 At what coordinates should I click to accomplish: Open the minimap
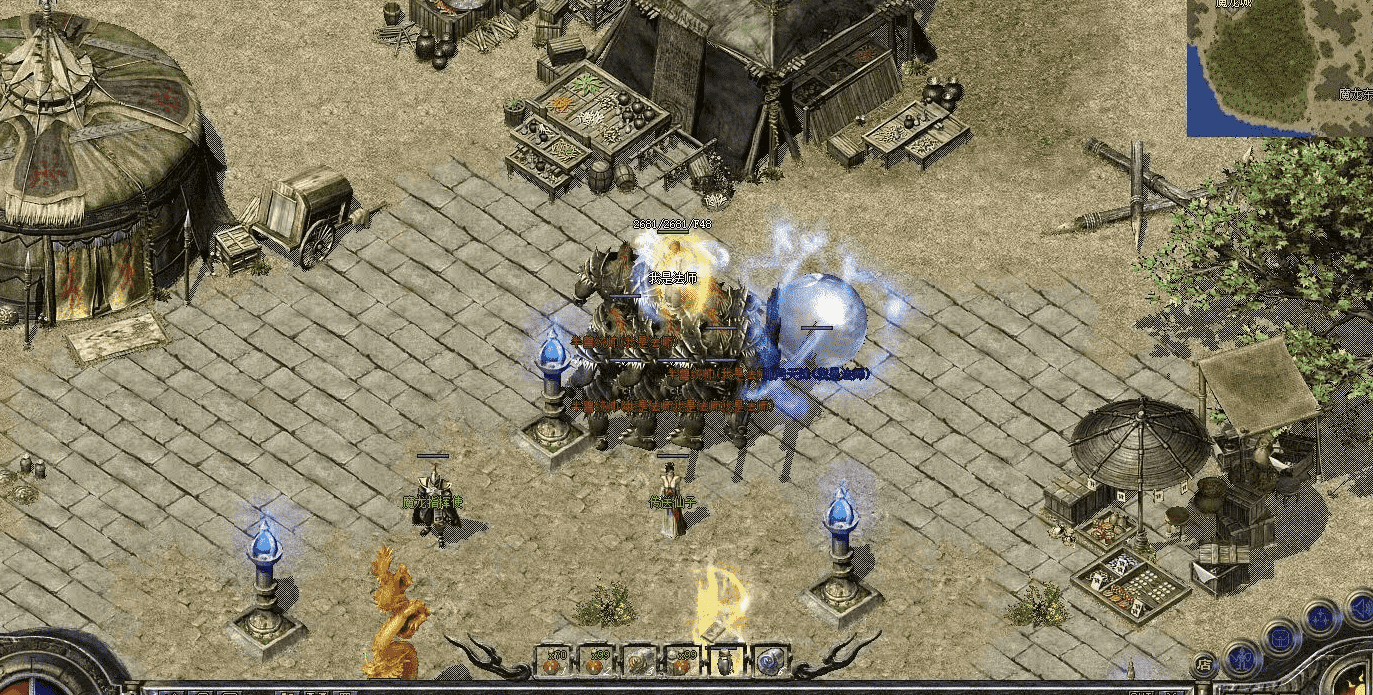[x=1279, y=68]
